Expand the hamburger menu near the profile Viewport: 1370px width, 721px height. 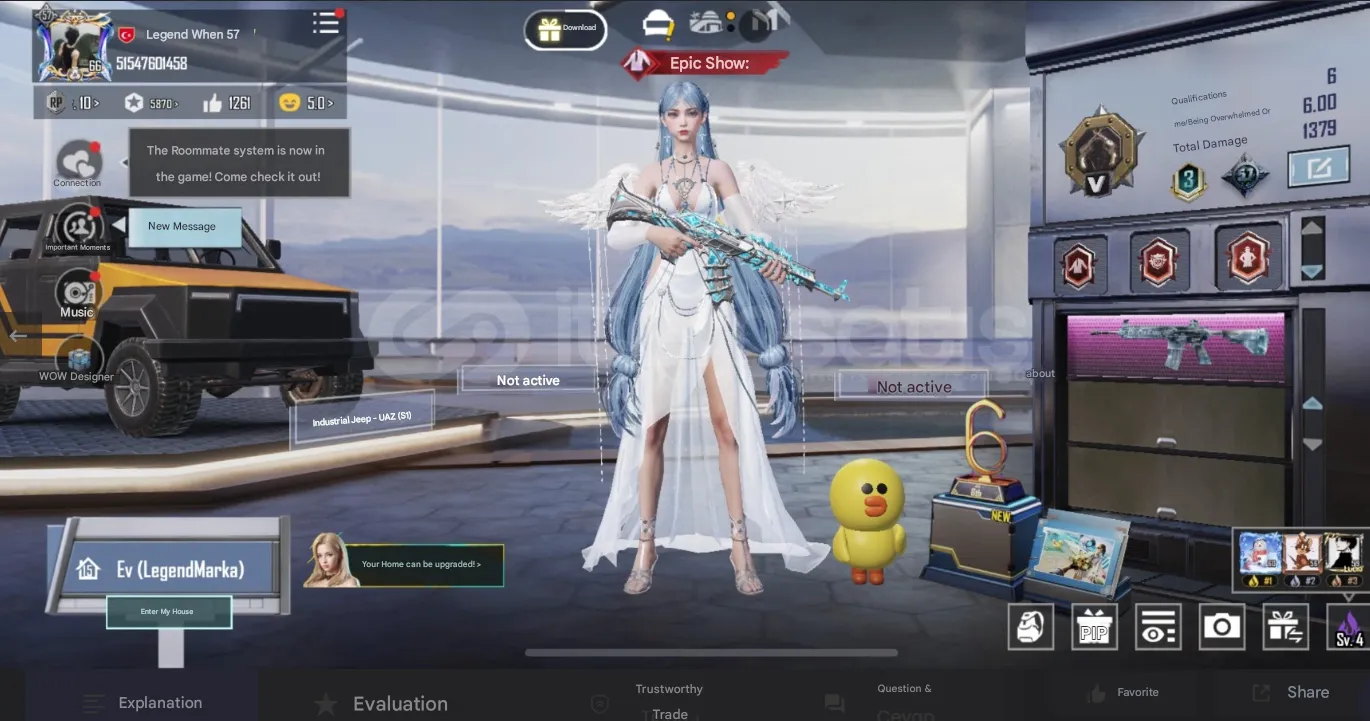click(326, 23)
